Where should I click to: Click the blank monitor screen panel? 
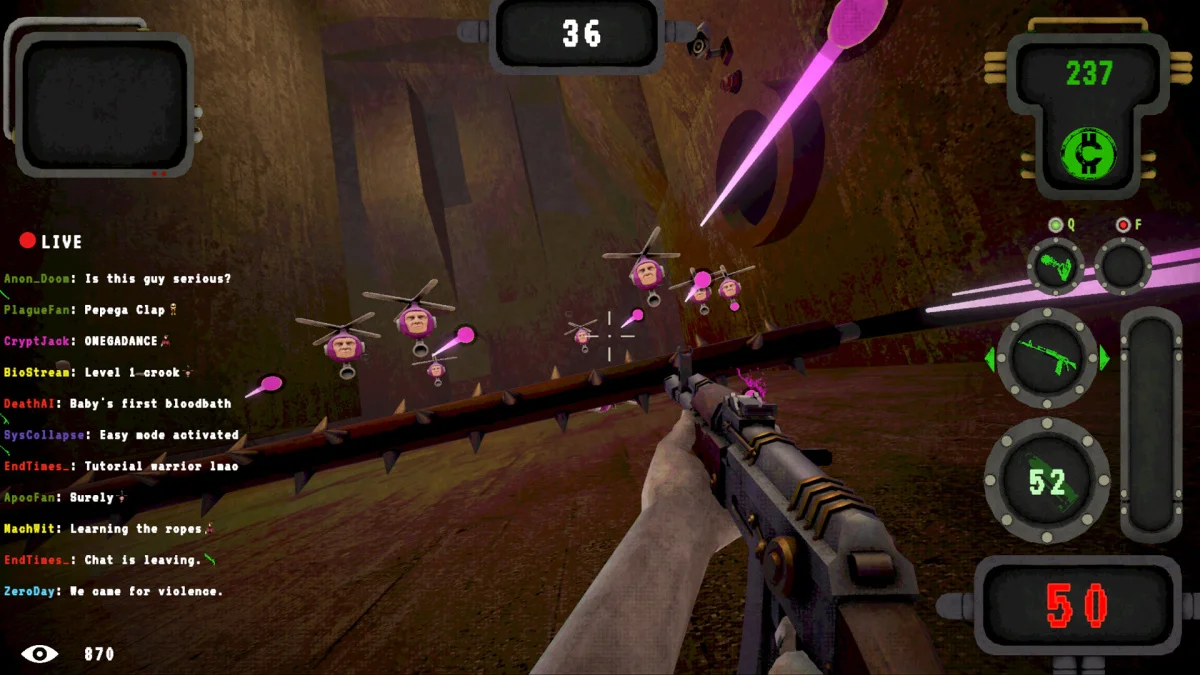pyautogui.click(x=104, y=103)
